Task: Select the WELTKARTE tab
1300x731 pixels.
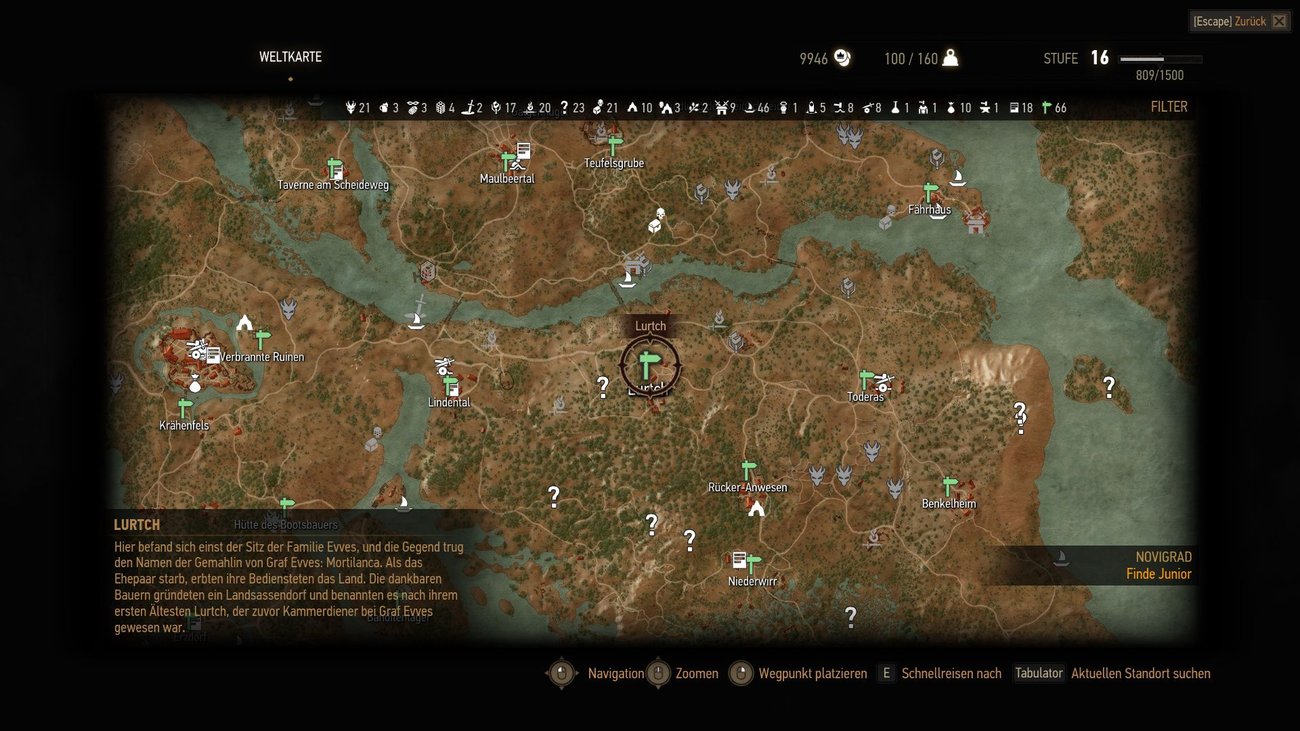Action: (x=290, y=57)
